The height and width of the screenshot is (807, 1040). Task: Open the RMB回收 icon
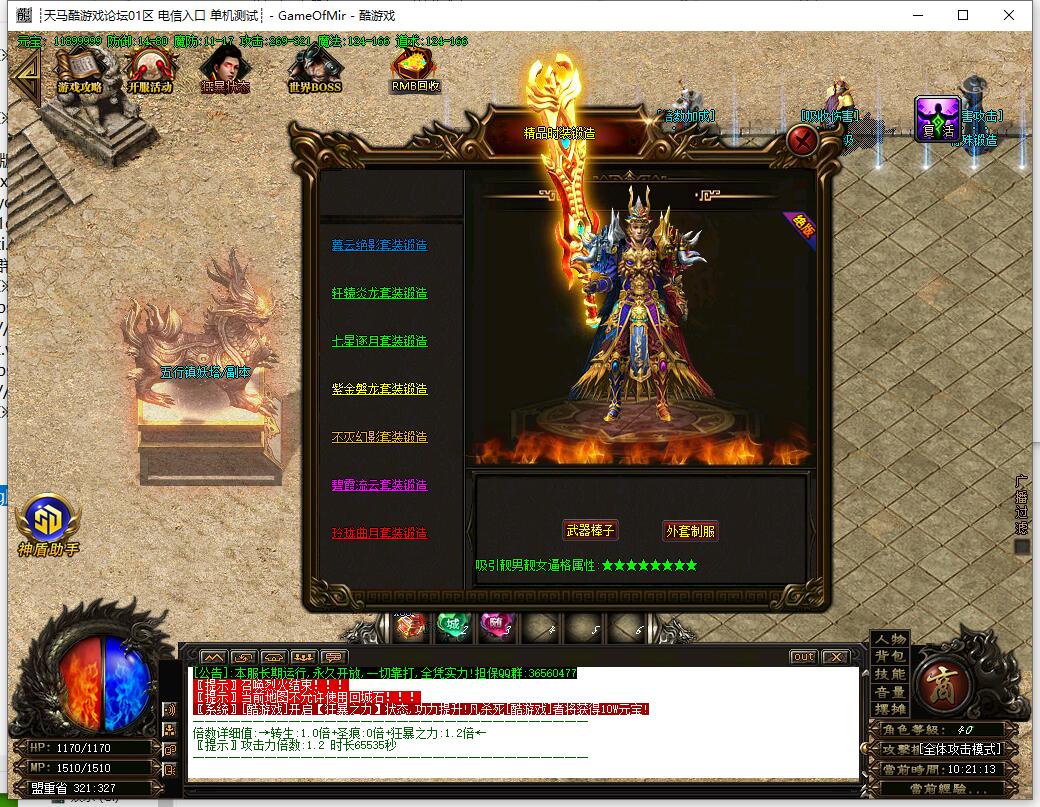[x=414, y=70]
